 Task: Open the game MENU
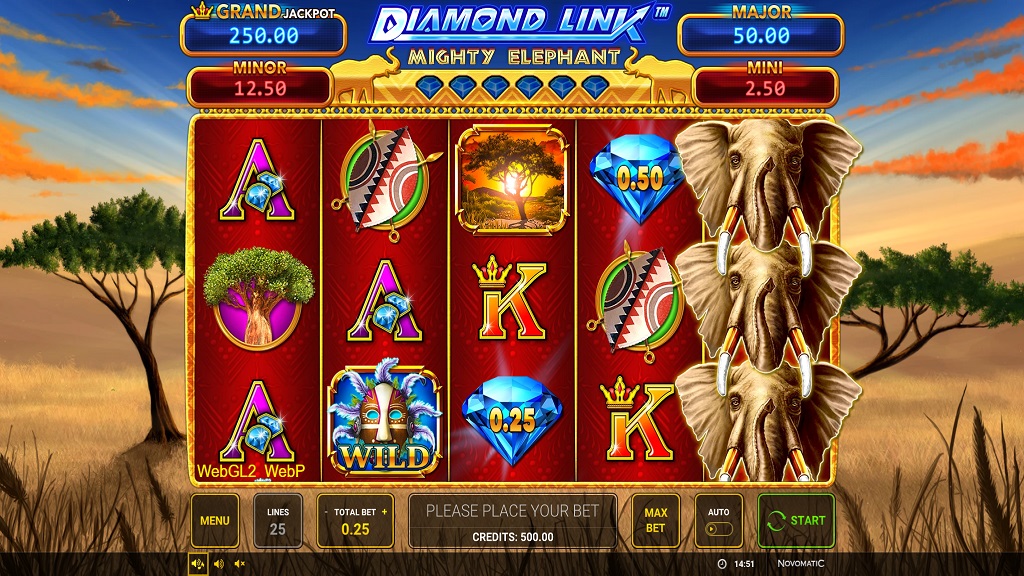(215, 521)
